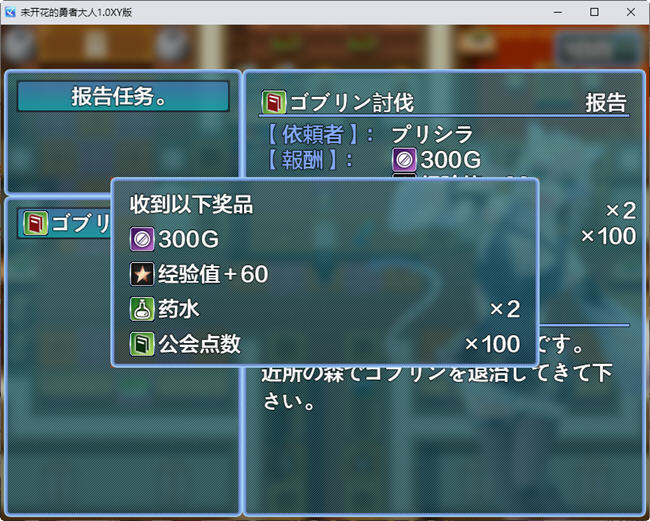The width and height of the screenshot is (650, 521).
Task: Close the game window
Action: (628, 12)
